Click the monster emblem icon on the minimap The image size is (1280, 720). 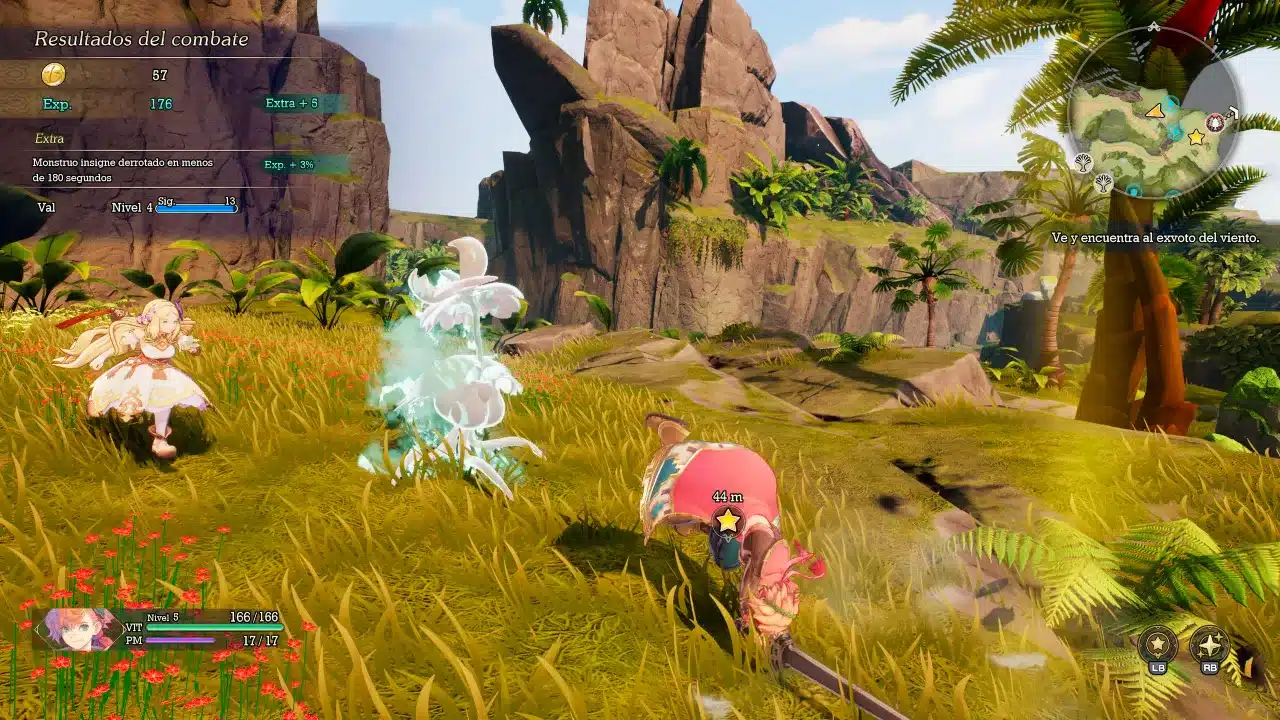point(1215,121)
